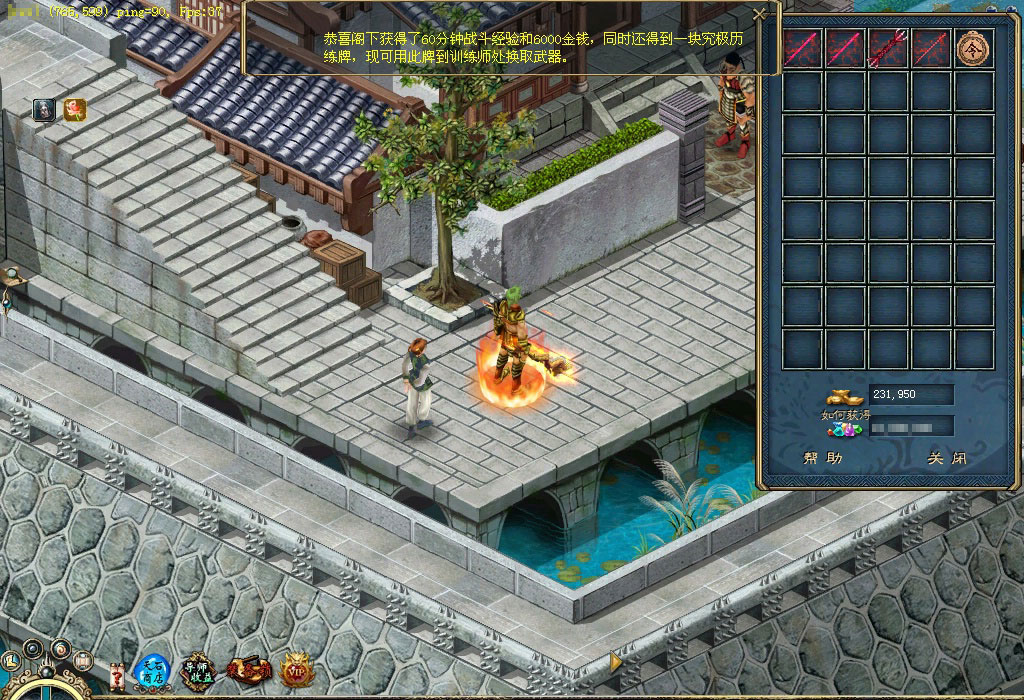Open the 天石商店 shop
Viewport: 1024px width, 700px height.
pyautogui.click(x=153, y=671)
